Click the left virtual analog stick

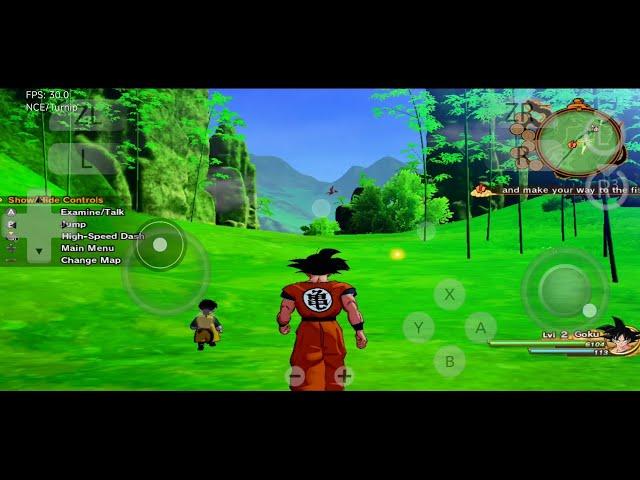(160, 245)
